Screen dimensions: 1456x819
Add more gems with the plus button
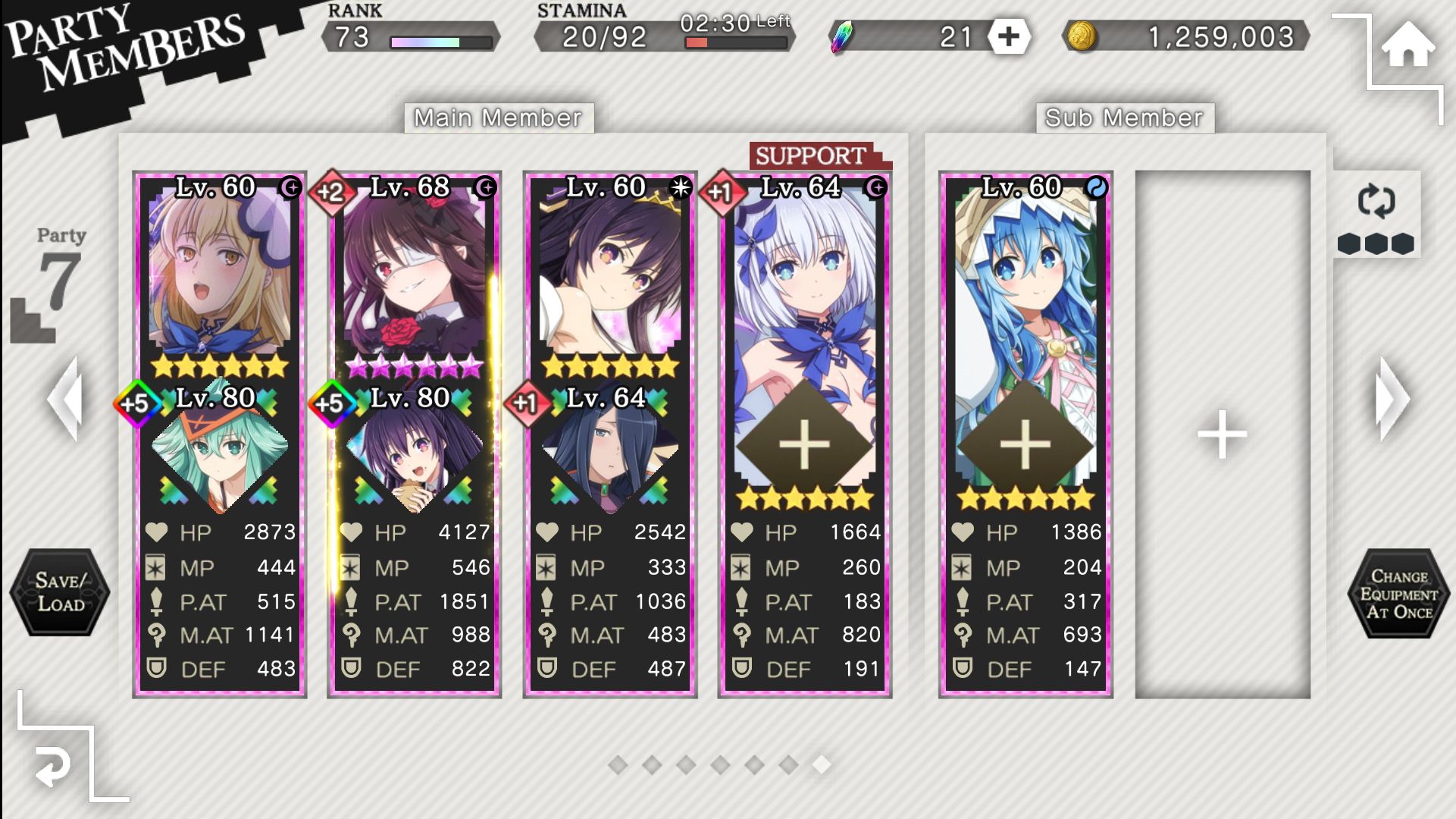(x=1008, y=36)
